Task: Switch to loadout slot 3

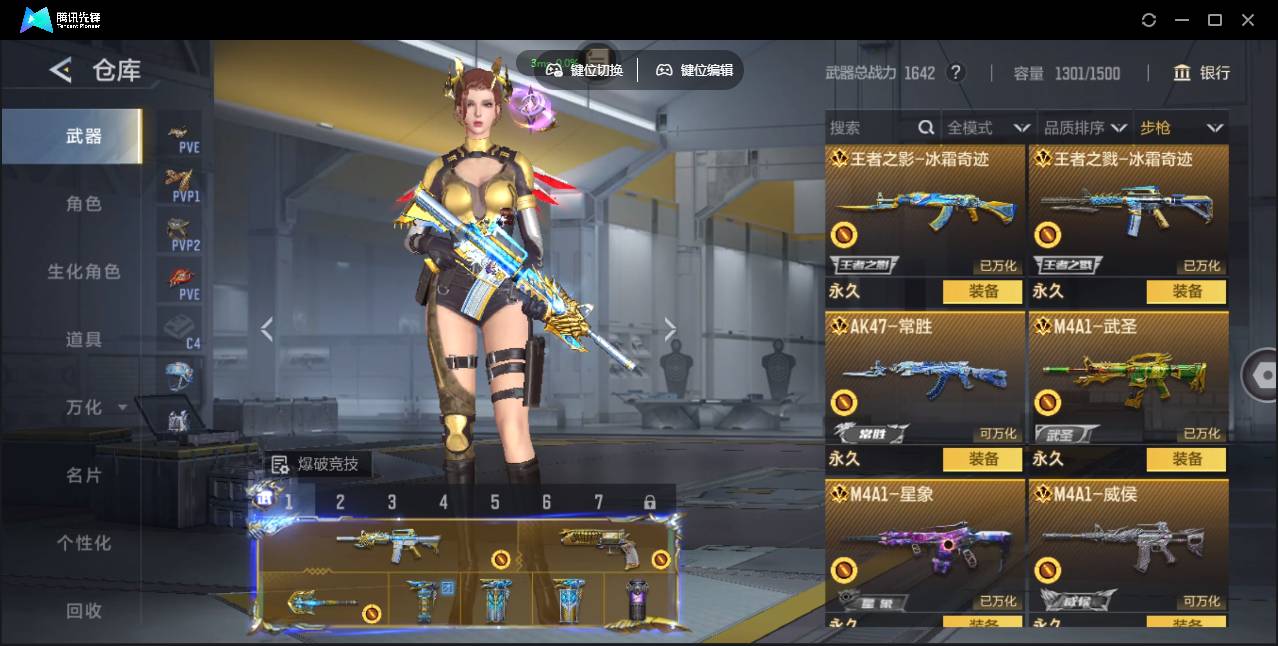Action: pos(392,502)
